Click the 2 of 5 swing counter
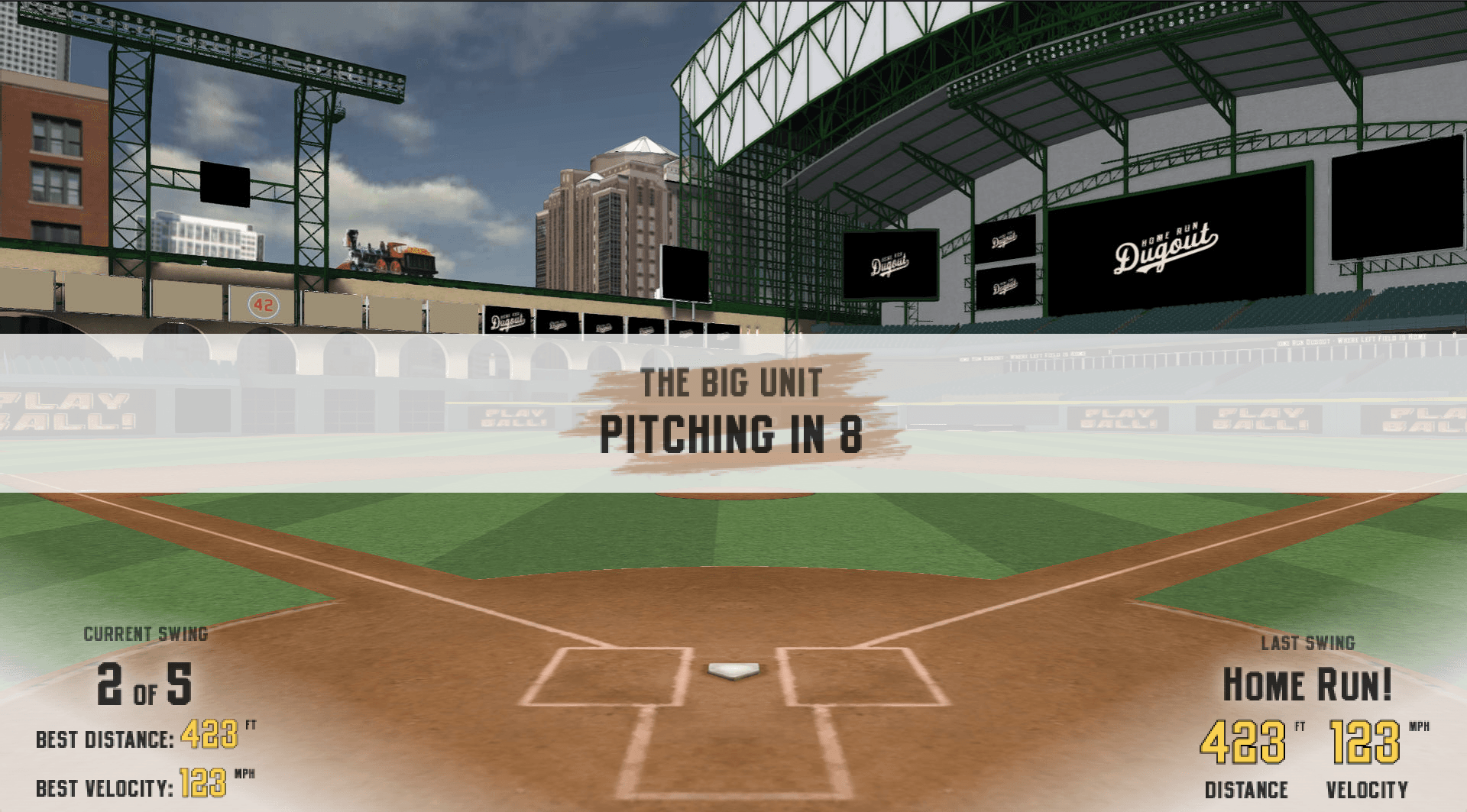Screen dimensions: 1467x812 (145, 685)
